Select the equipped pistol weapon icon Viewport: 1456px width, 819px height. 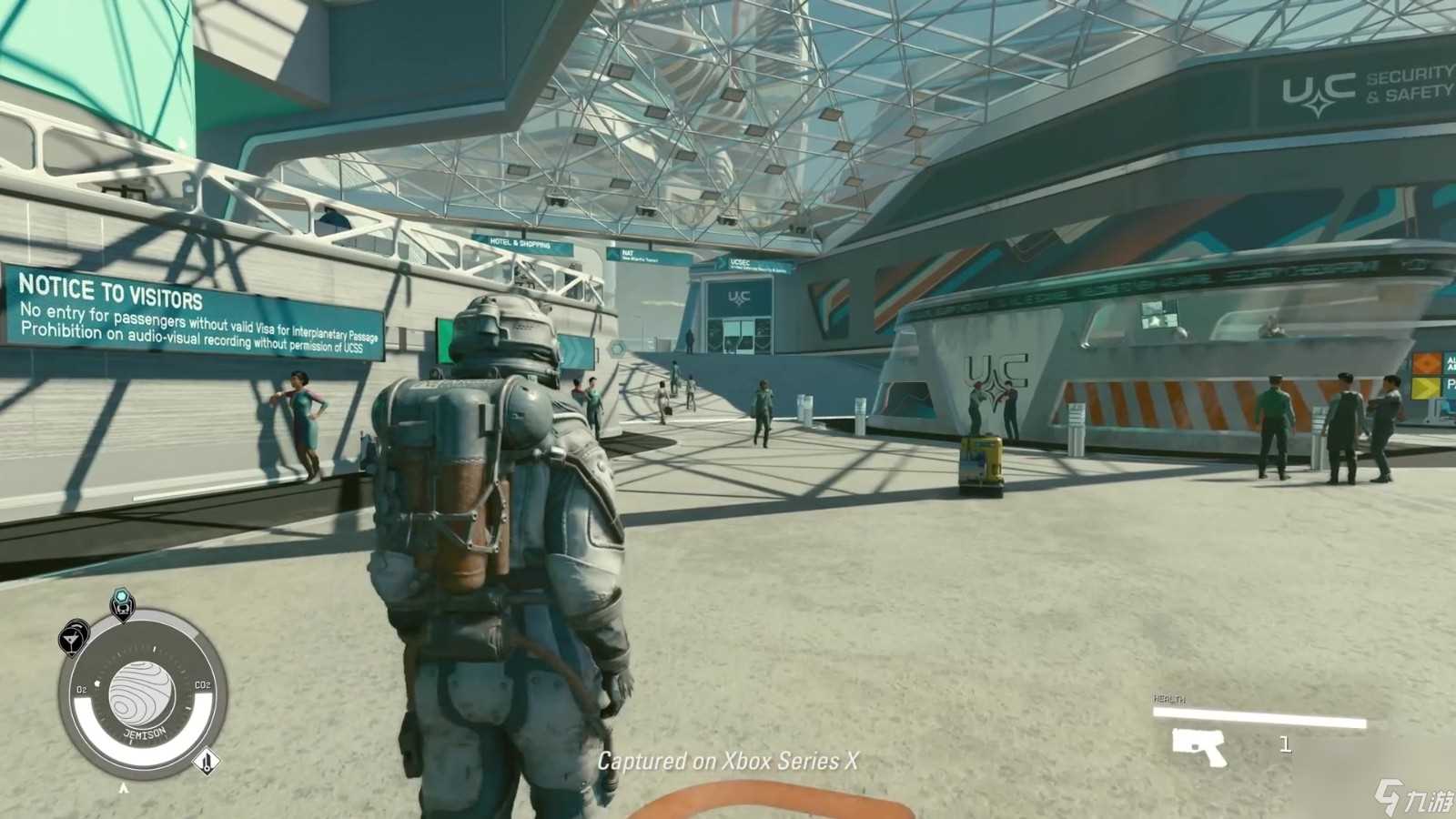tap(1199, 746)
